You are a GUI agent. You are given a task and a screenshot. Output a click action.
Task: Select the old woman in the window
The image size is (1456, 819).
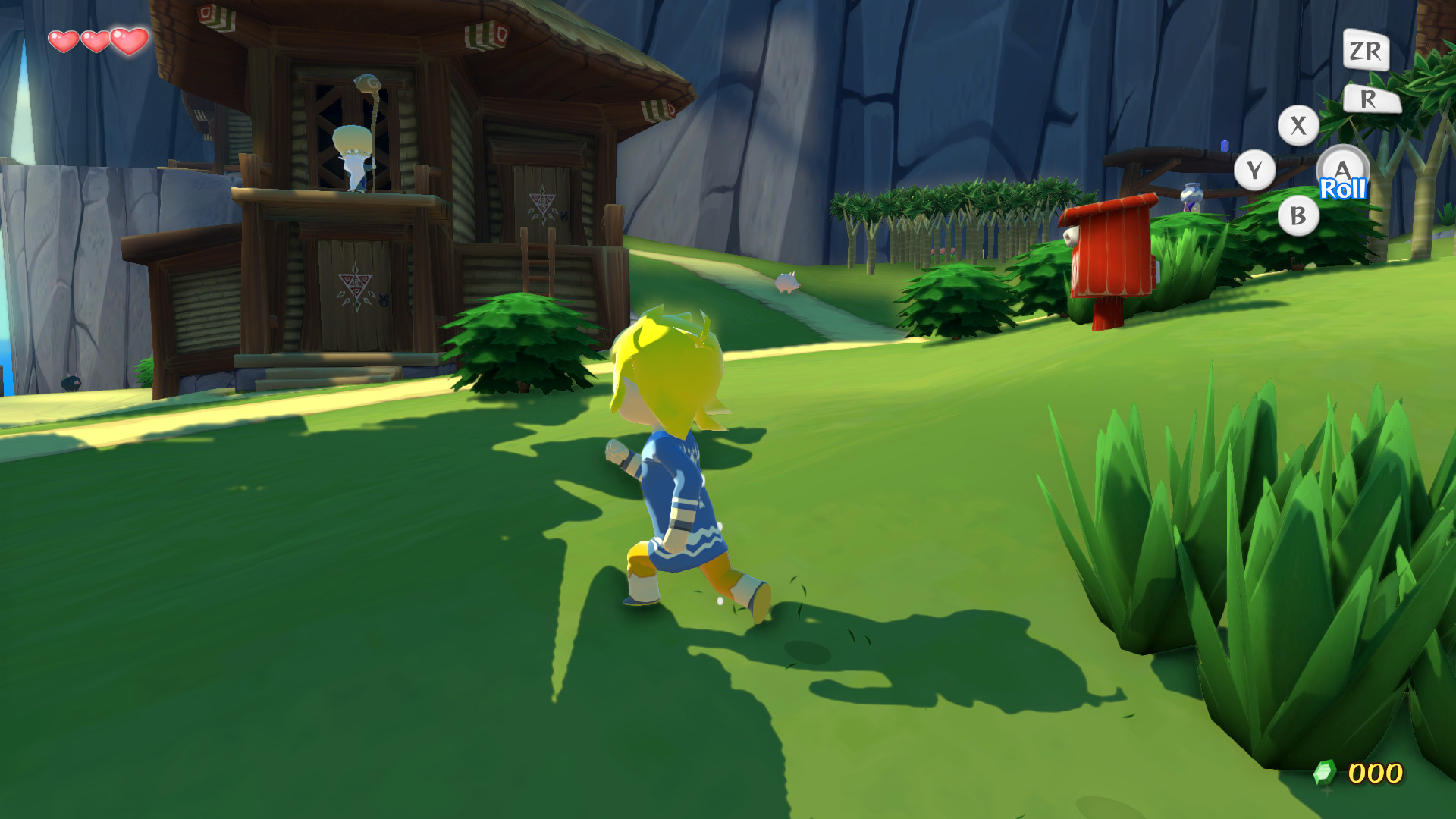click(353, 152)
